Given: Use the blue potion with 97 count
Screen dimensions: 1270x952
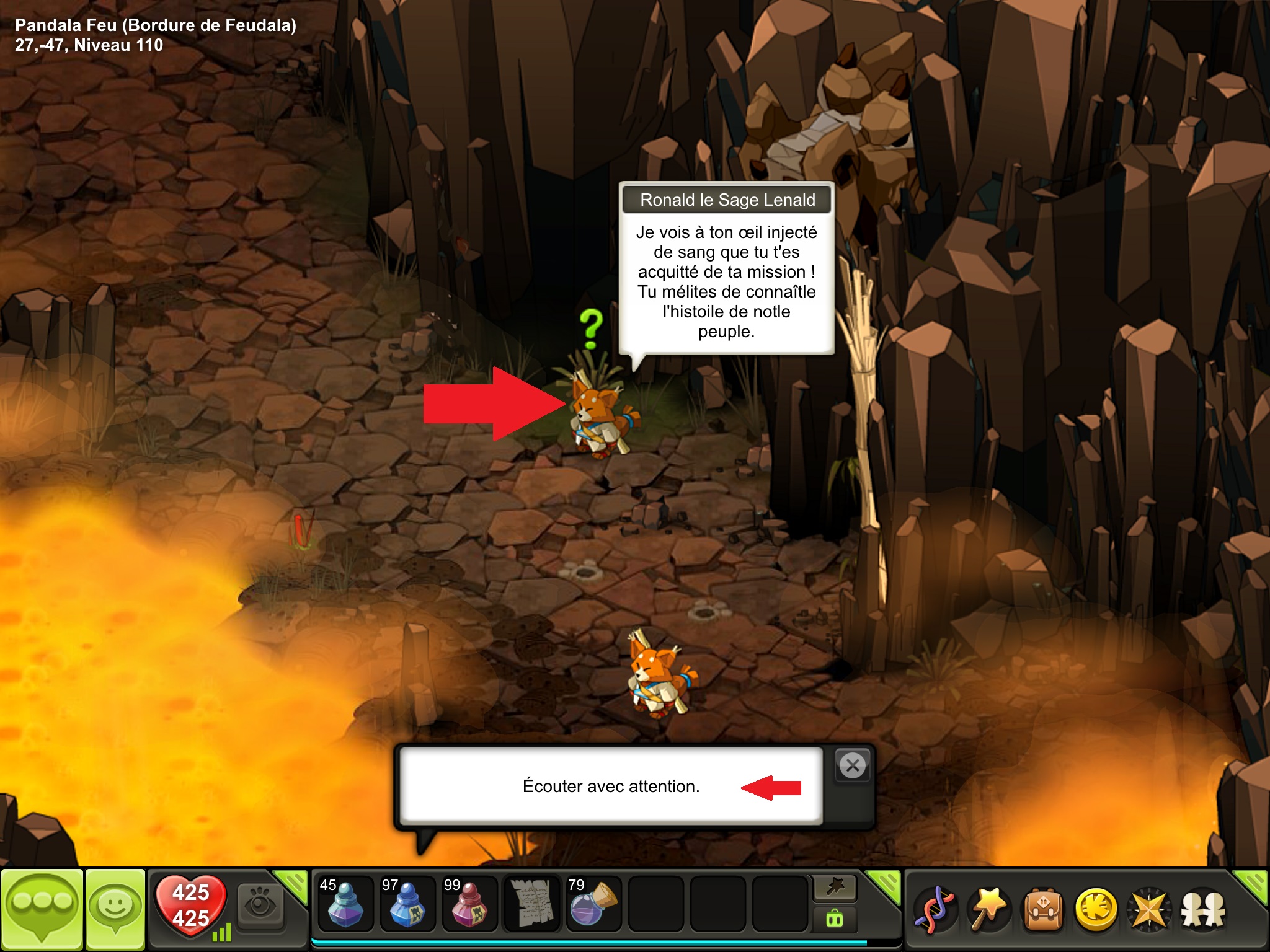Looking at the screenshot, I should (407, 904).
